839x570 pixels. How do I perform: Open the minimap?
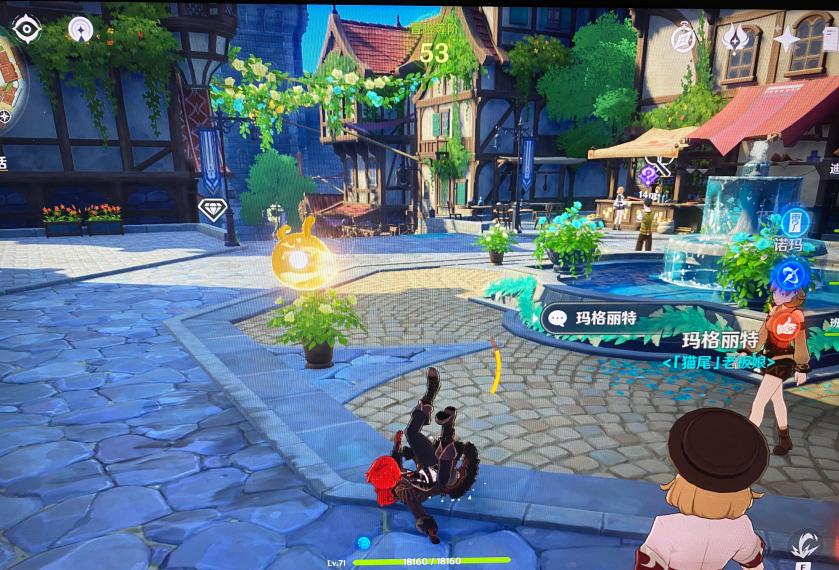coord(8,75)
